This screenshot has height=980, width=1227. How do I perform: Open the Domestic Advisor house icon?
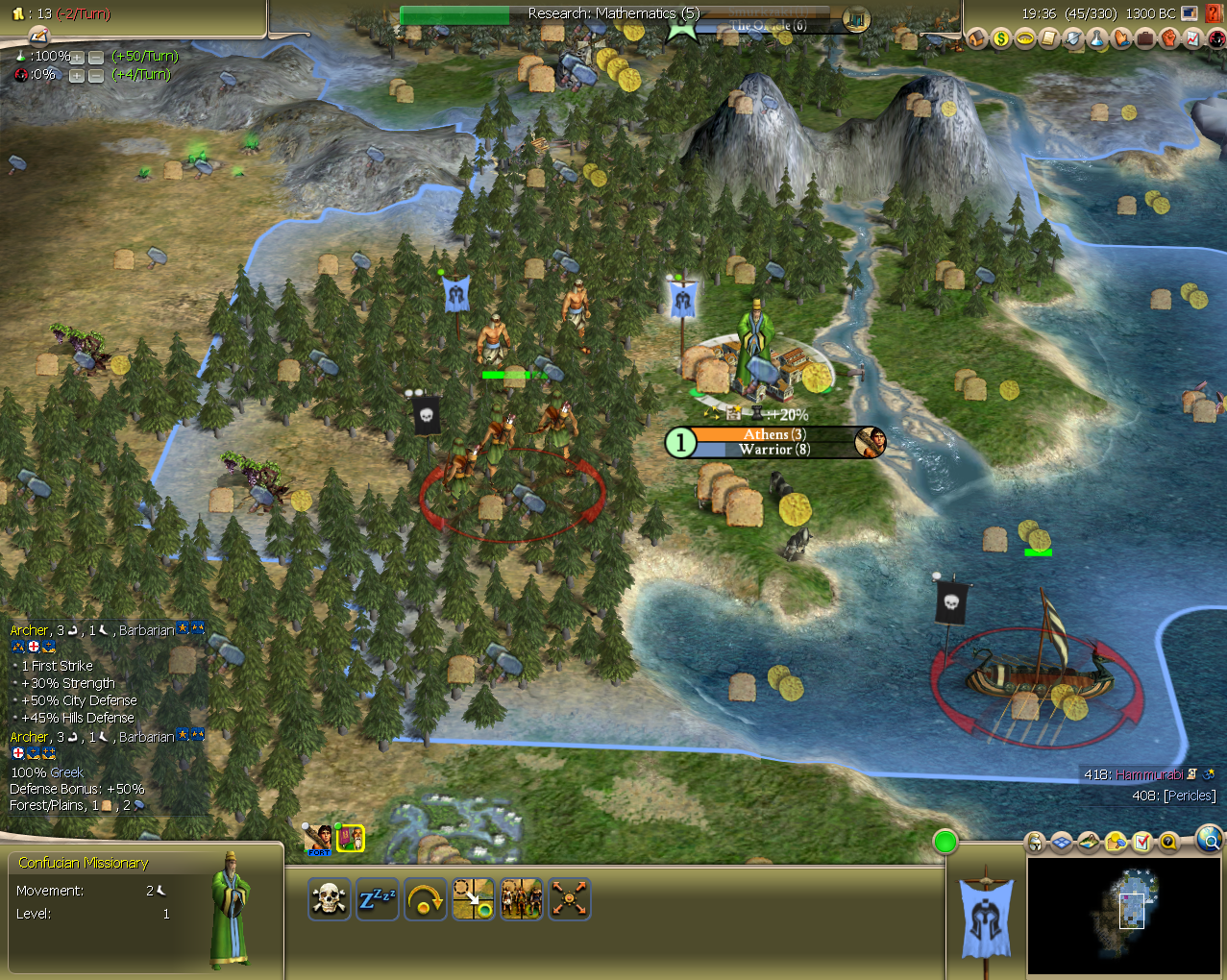pos(977,38)
